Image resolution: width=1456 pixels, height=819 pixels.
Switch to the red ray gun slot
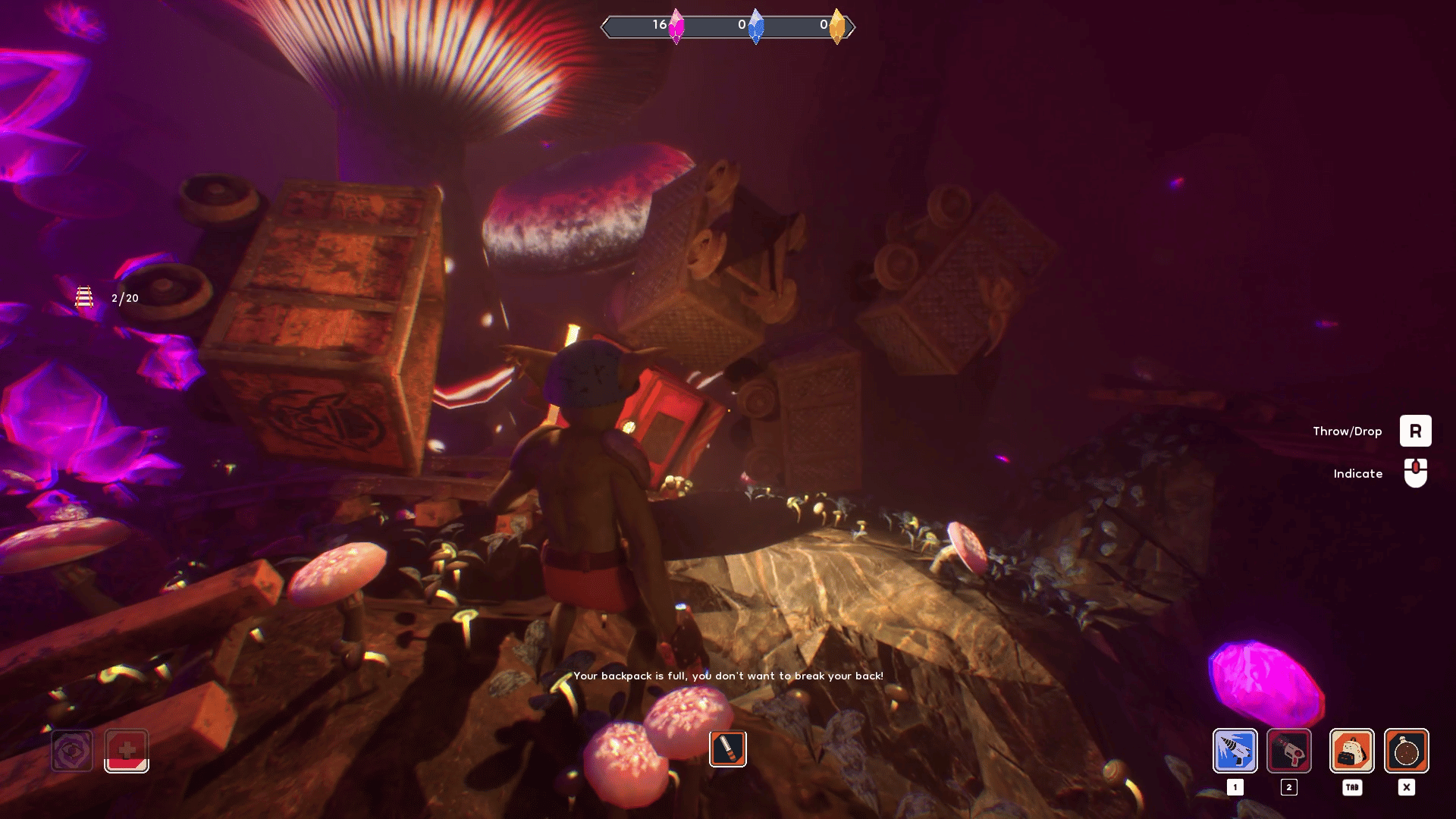tap(1288, 751)
